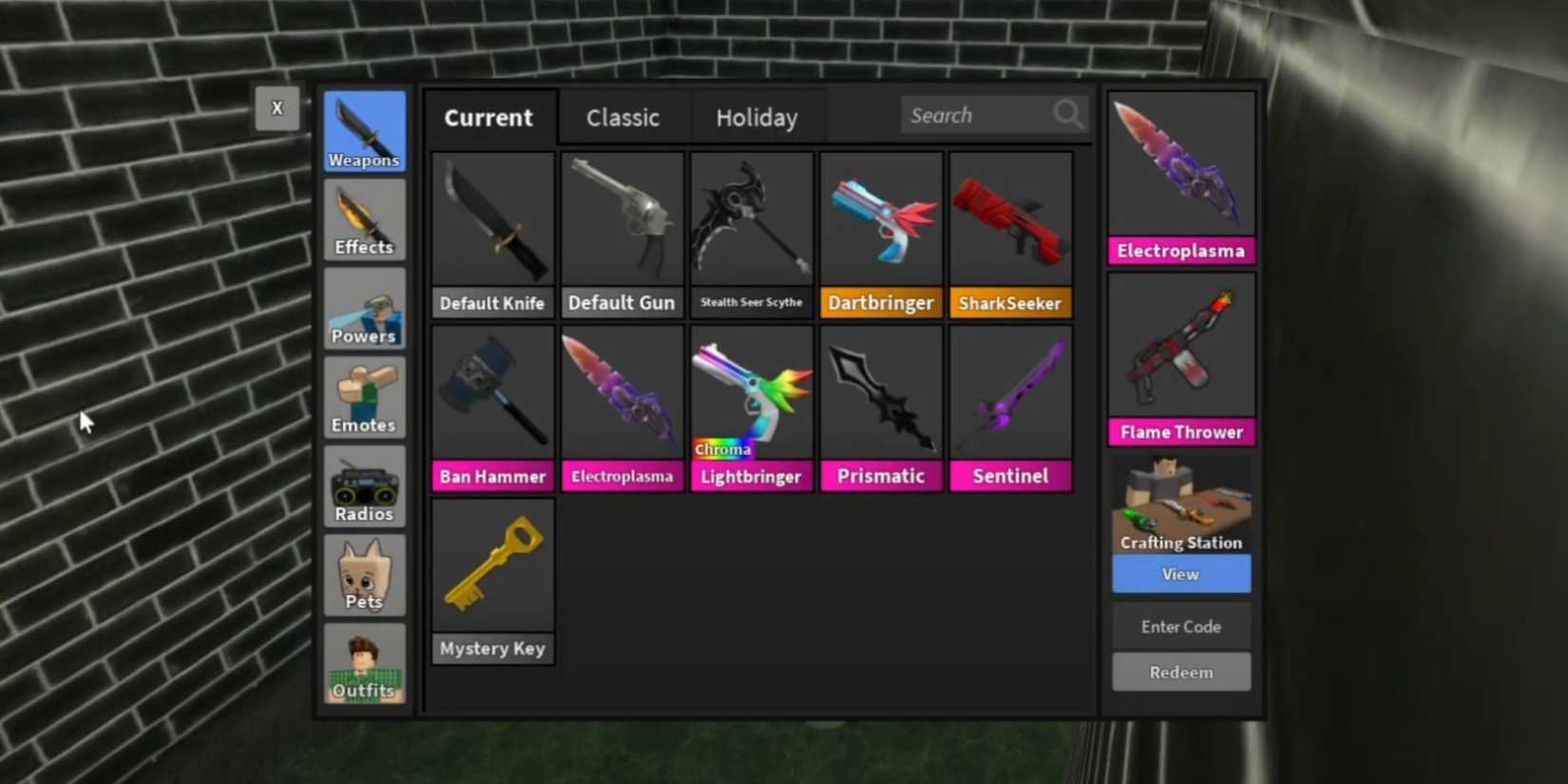This screenshot has height=784, width=1568.
Task: Select the Radios category icon
Action: pyautogui.click(x=364, y=485)
